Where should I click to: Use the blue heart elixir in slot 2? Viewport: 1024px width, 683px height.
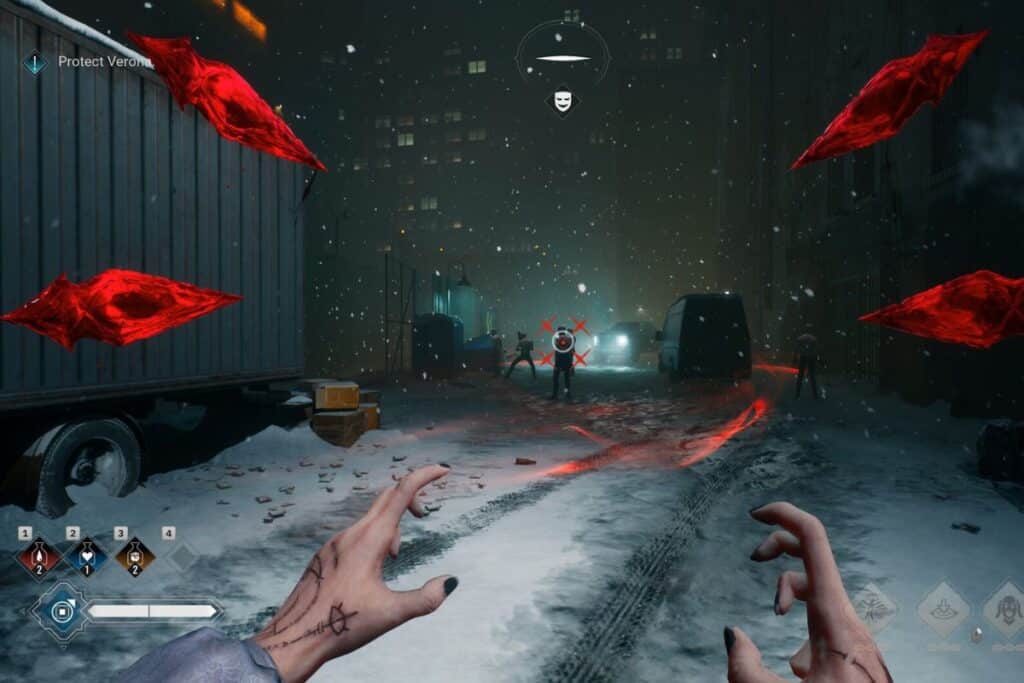click(86, 557)
